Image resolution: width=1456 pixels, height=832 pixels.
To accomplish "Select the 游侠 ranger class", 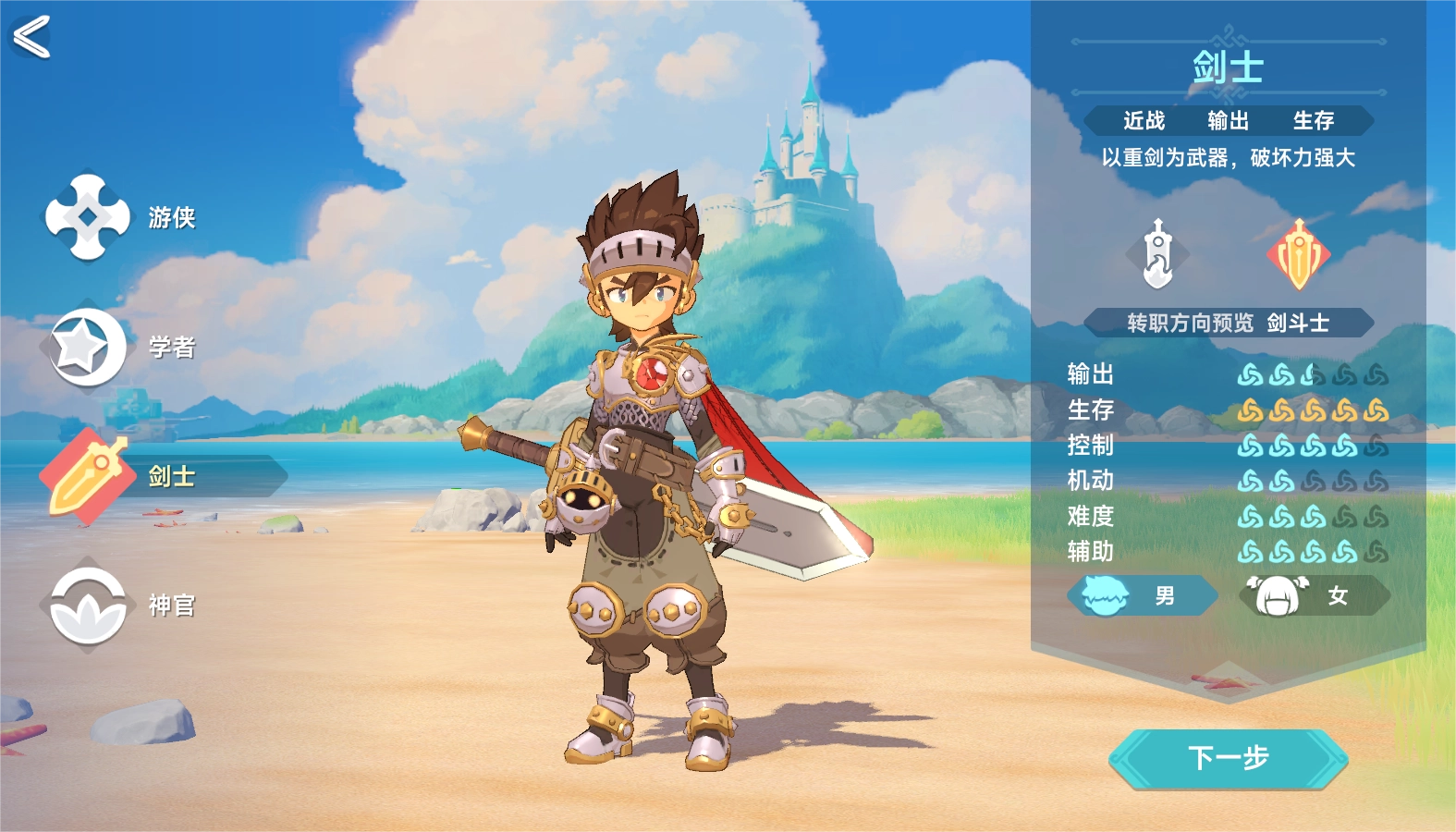I will click(x=89, y=217).
